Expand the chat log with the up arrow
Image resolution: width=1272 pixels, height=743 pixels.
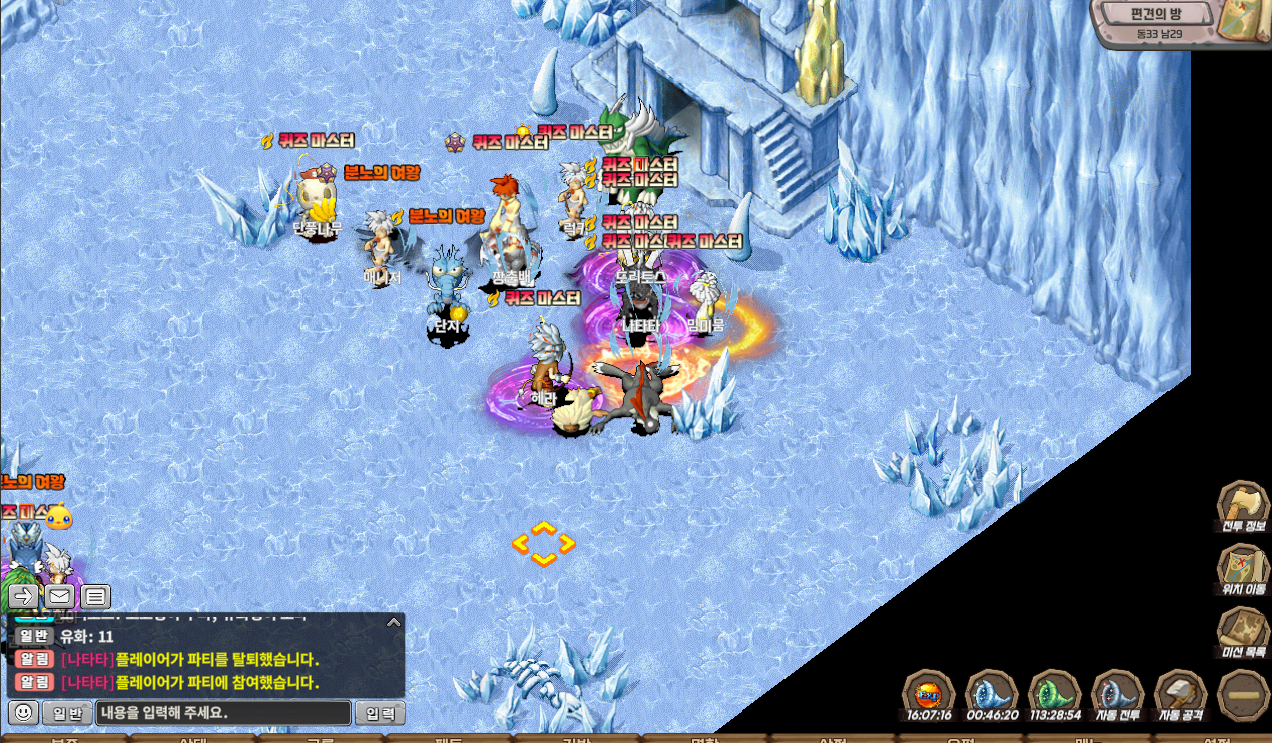coord(393,622)
